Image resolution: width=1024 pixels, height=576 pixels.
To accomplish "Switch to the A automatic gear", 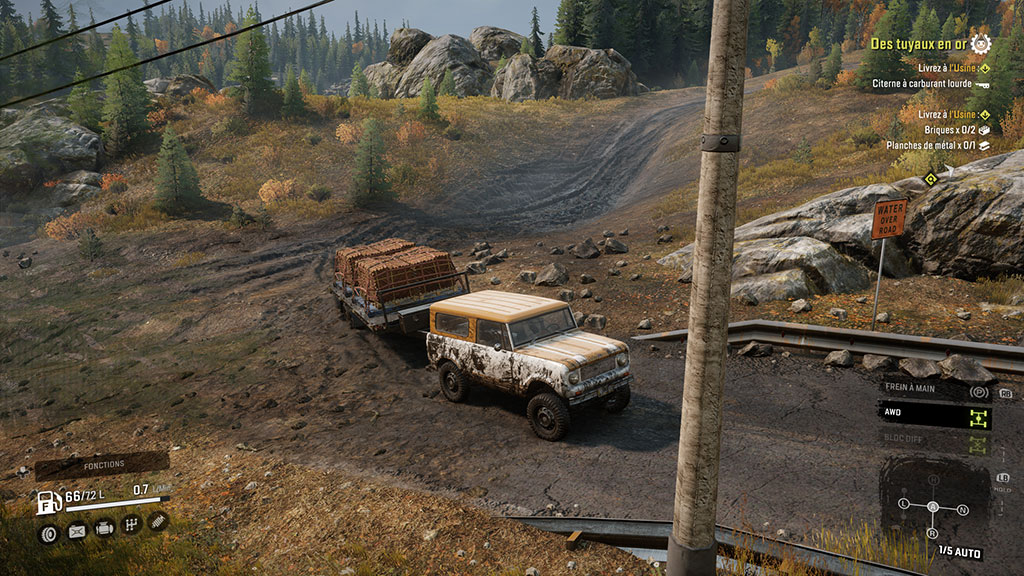I will click(x=933, y=506).
